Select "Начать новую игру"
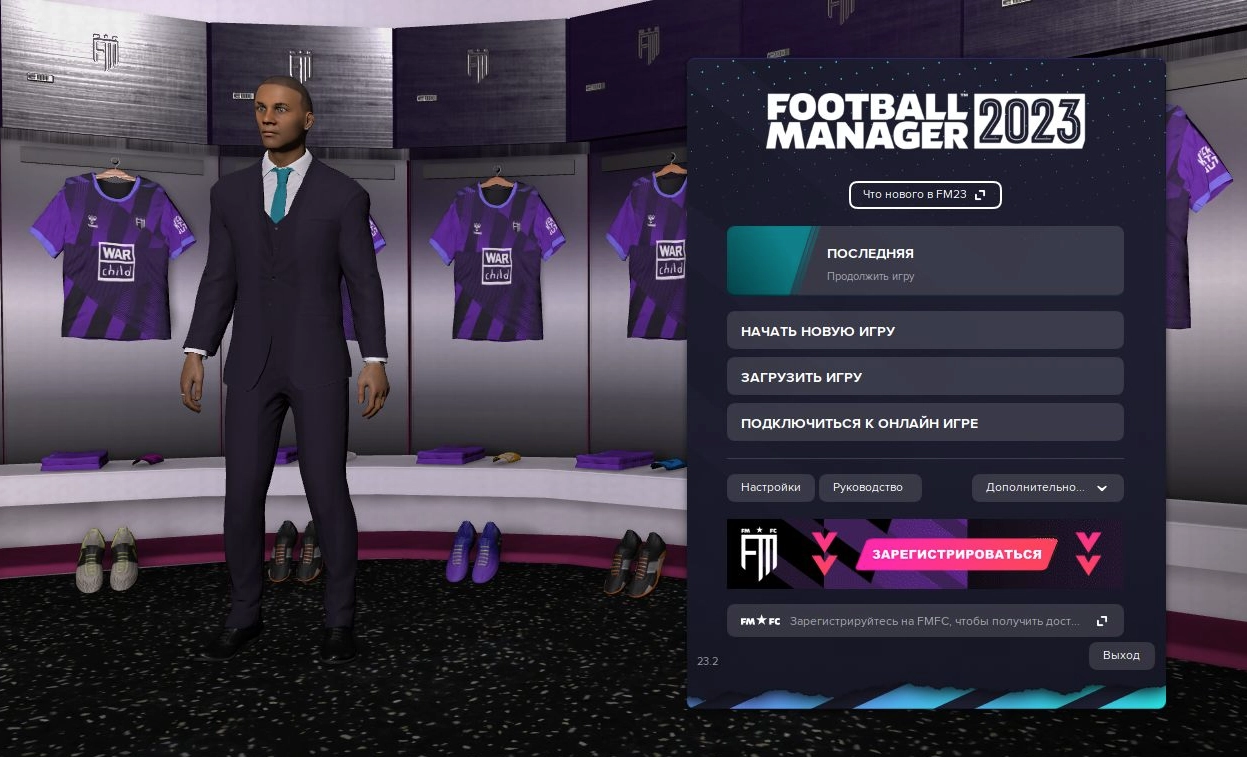1247x757 pixels. pos(925,331)
